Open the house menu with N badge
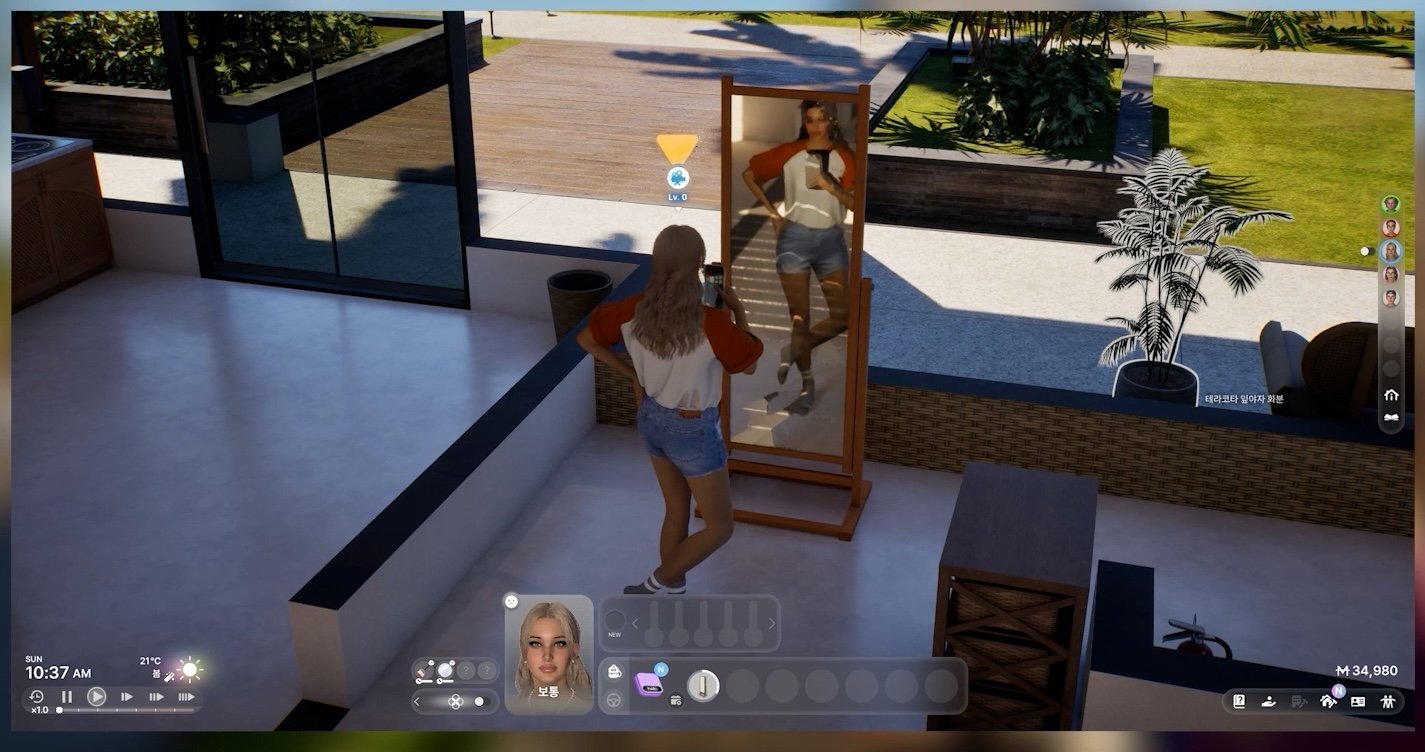This screenshot has height=752, width=1425. tap(1328, 702)
